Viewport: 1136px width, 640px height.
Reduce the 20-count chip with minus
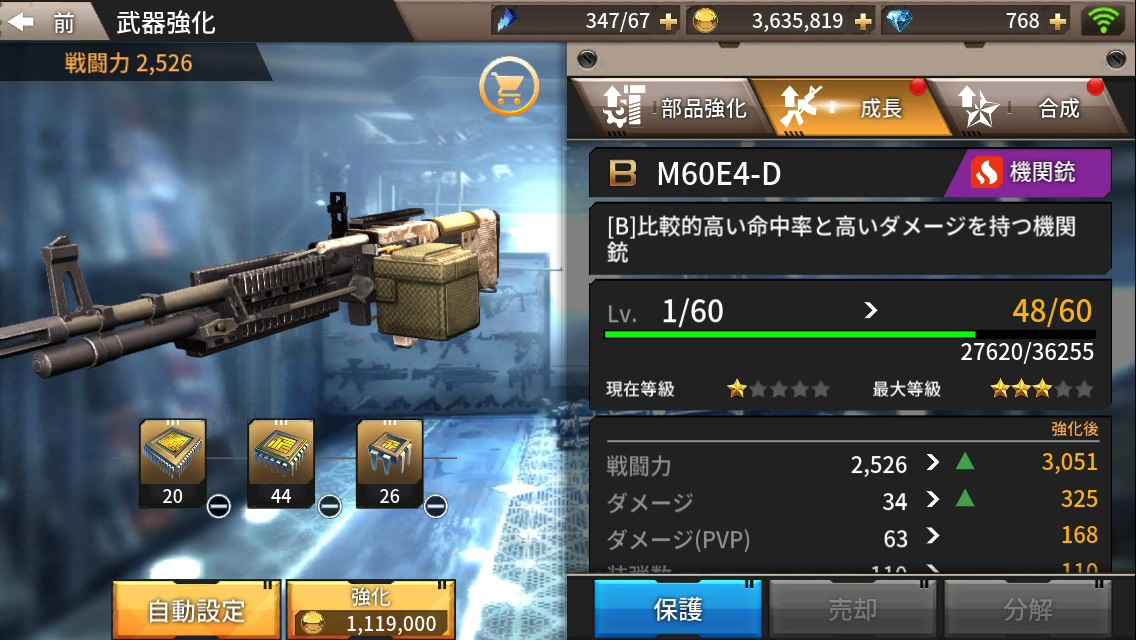pyautogui.click(x=219, y=506)
